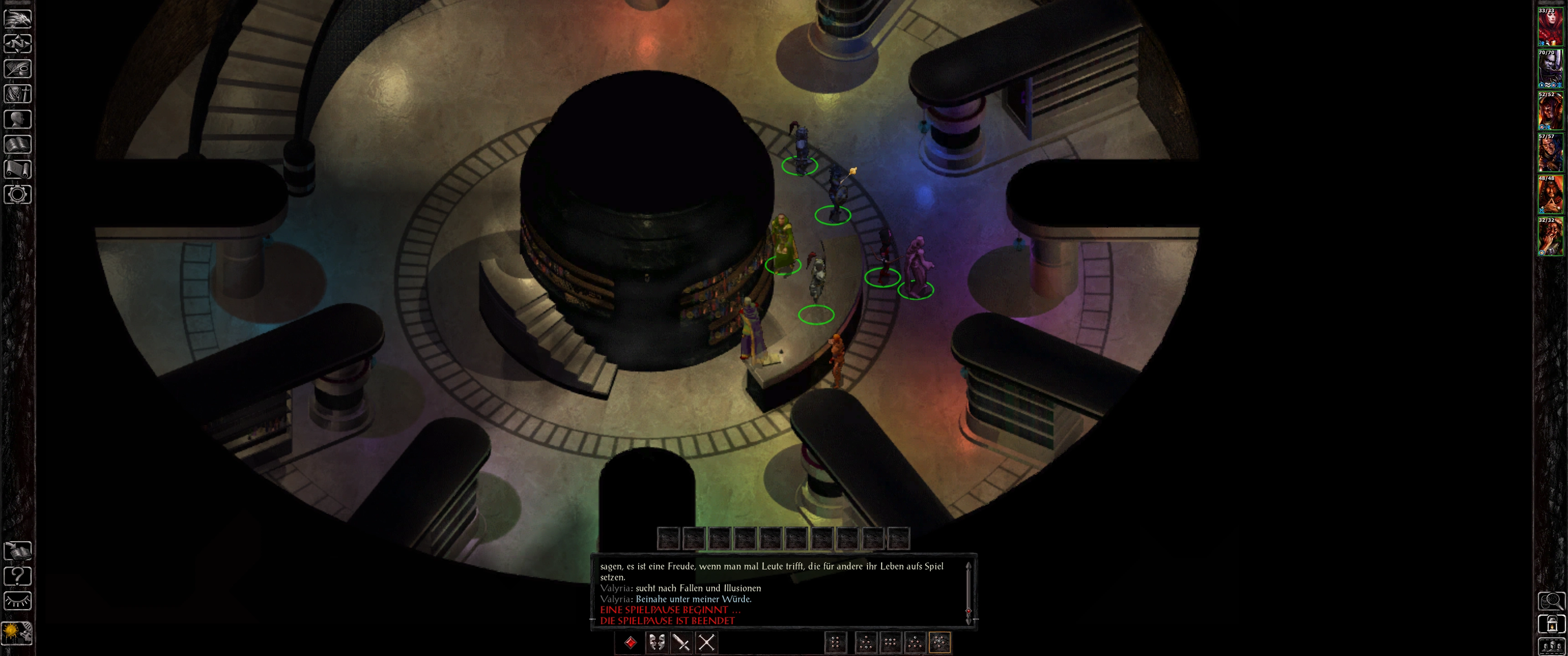Open the character record head icon
Image resolution: width=1568 pixels, height=656 pixels.
[x=18, y=118]
